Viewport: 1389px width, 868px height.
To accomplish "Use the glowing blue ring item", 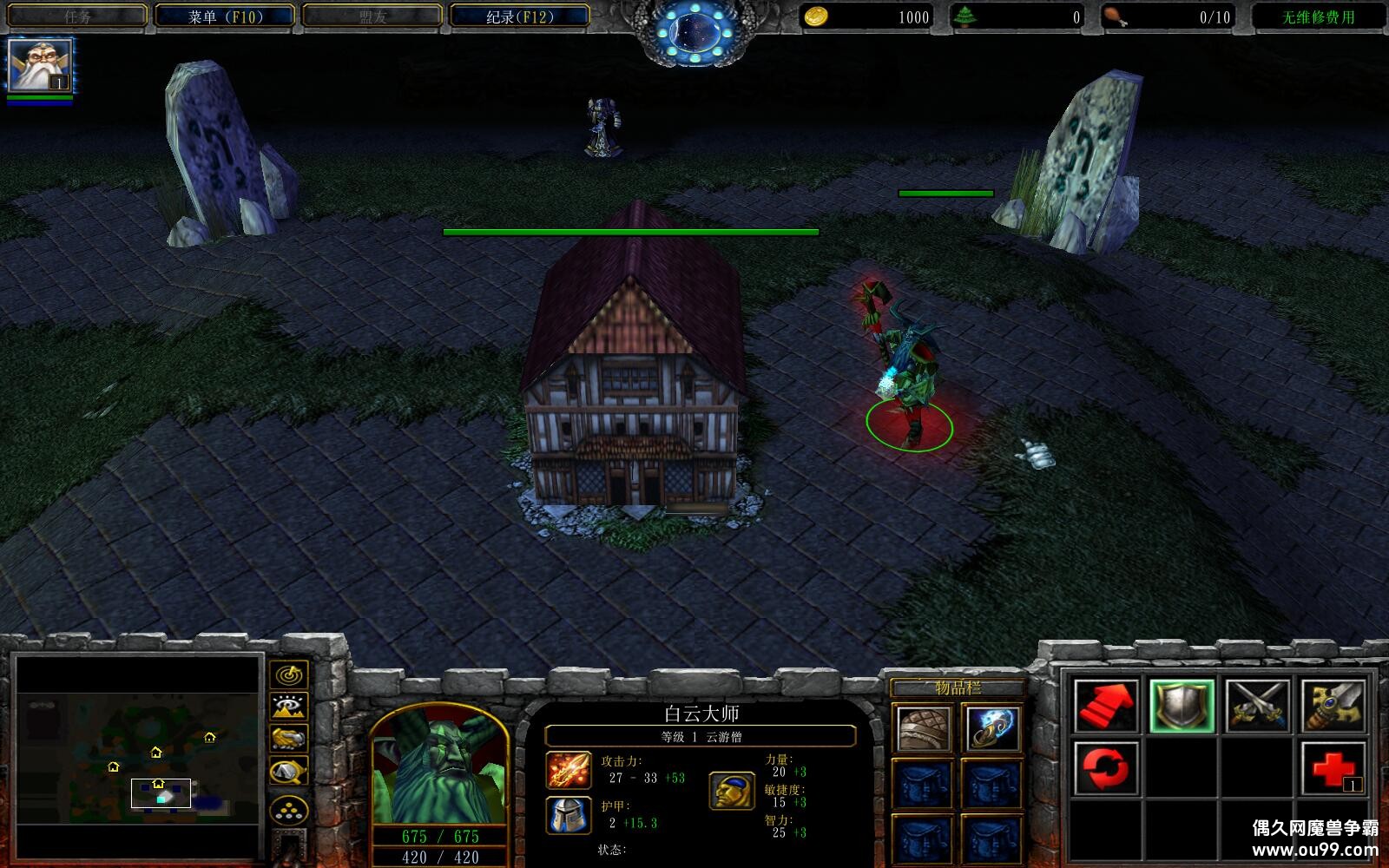I will point(991,728).
